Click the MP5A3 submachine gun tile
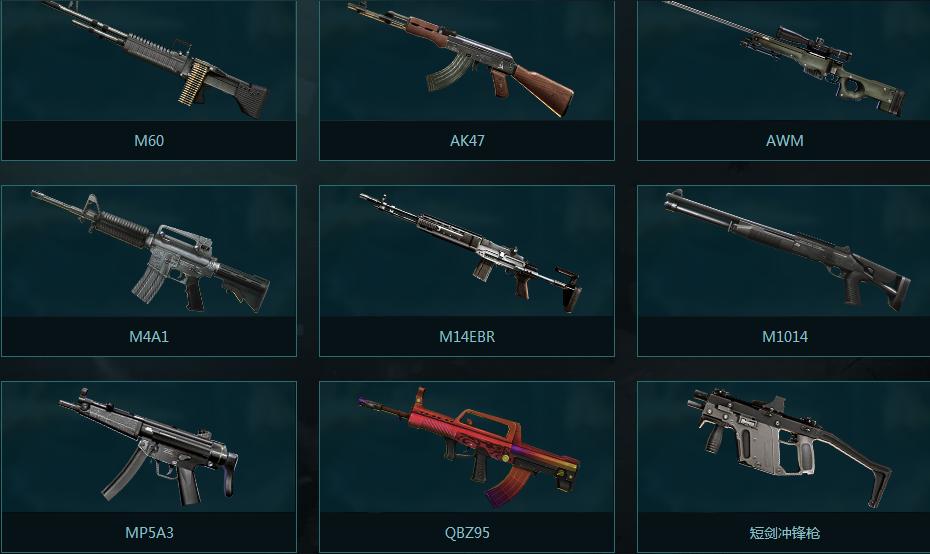The width and height of the screenshot is (930, 554). 149,466
